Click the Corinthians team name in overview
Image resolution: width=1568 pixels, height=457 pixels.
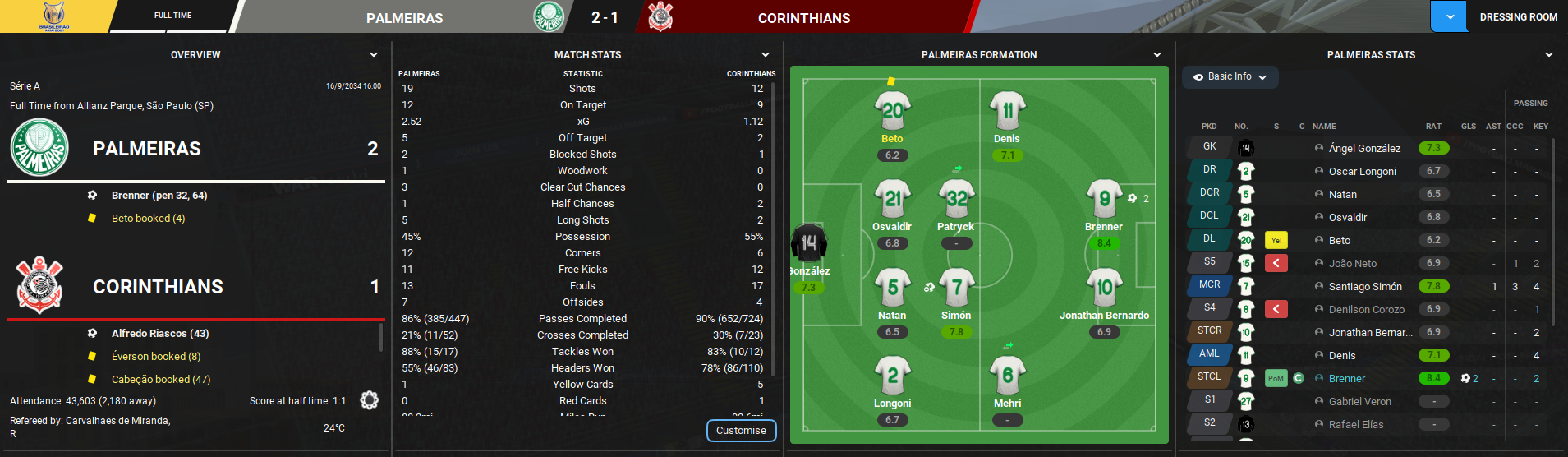[158, 287]
